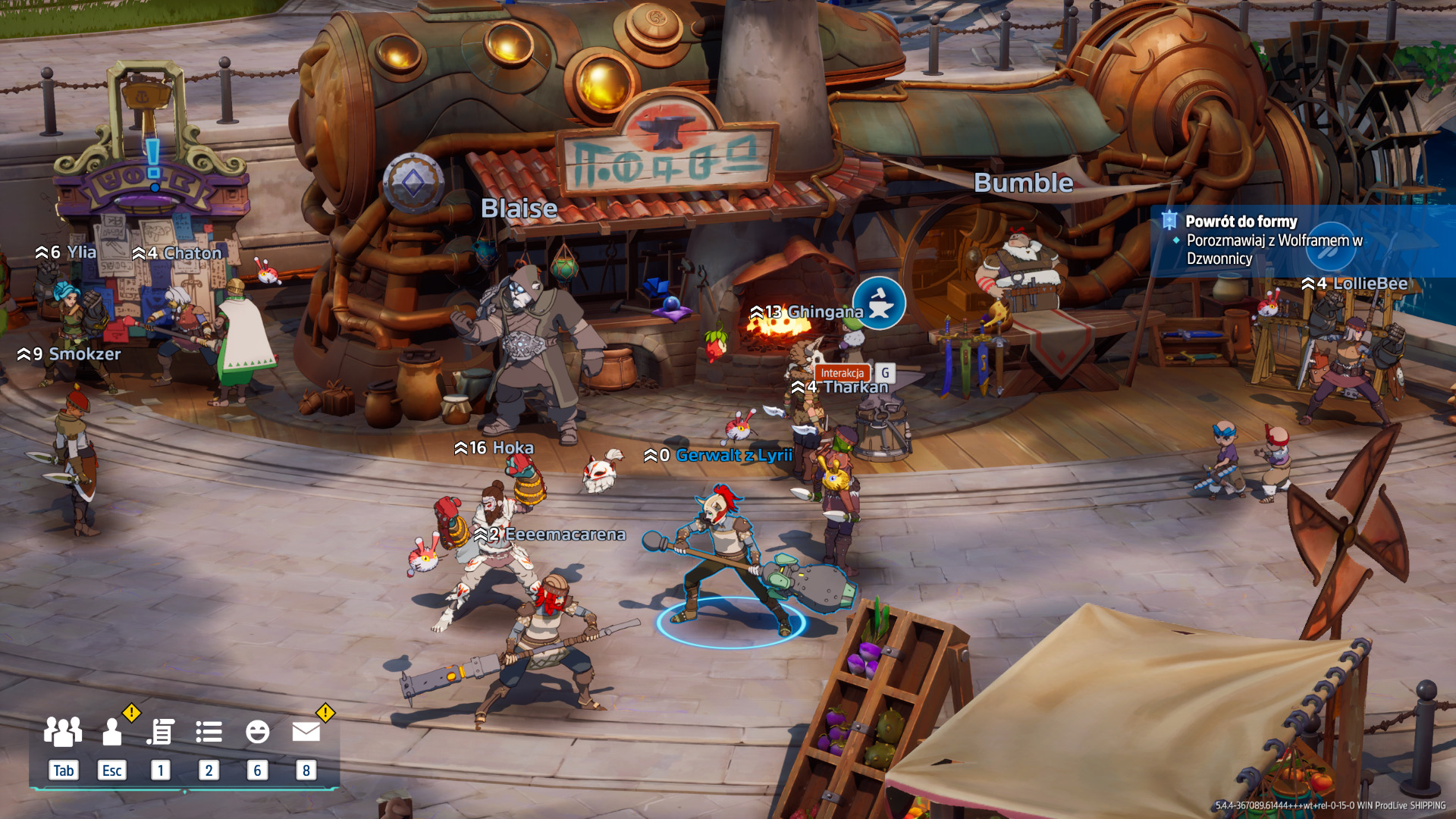Click the blacksmith anvil marker icon
Image resolution: width=1456 pixels, height=819 pixels.
tap(879, 303)
